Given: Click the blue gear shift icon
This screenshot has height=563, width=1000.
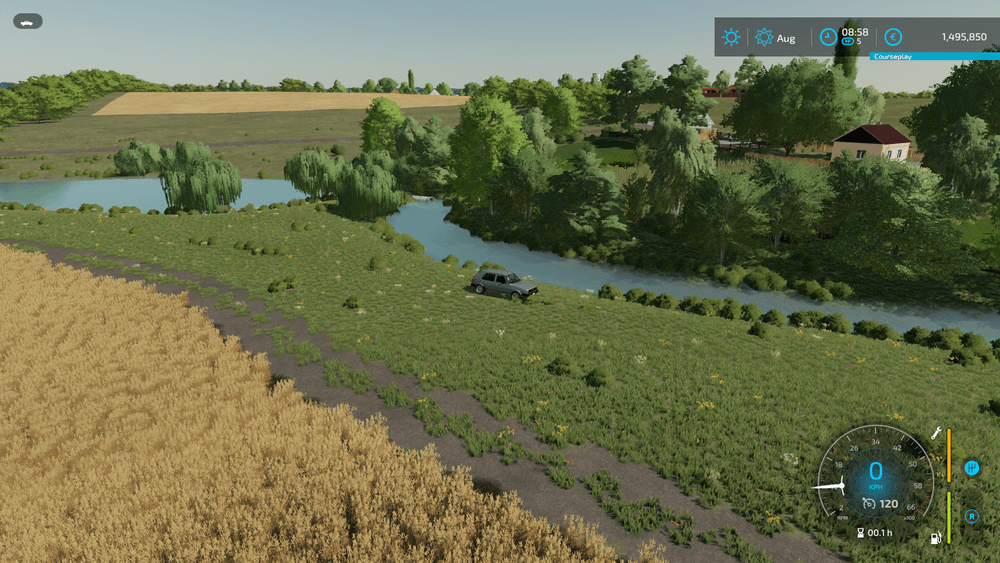Looking at the screenshot, I should (971, 468).
